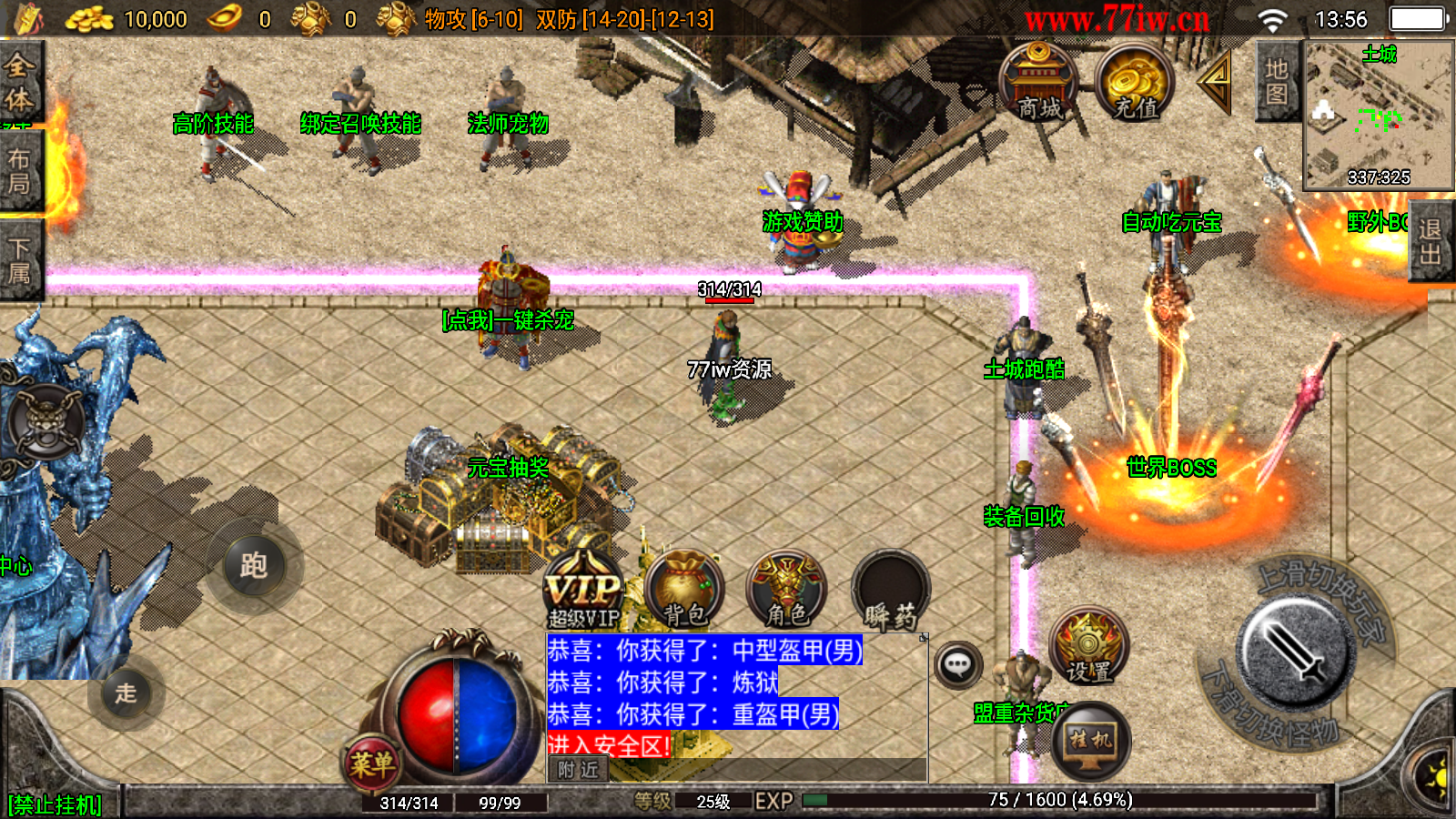Open the chat speech bubble button
The image size is (1456, 819).
[x=957, y=665]
